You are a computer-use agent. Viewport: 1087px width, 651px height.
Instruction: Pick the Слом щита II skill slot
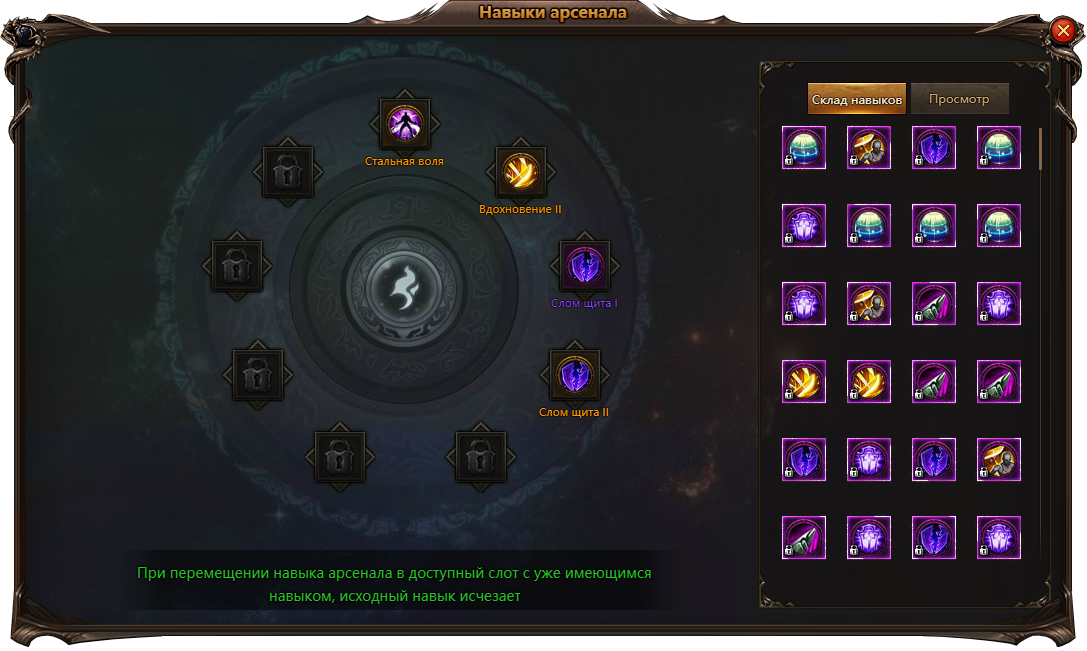[x=574, y=375]
